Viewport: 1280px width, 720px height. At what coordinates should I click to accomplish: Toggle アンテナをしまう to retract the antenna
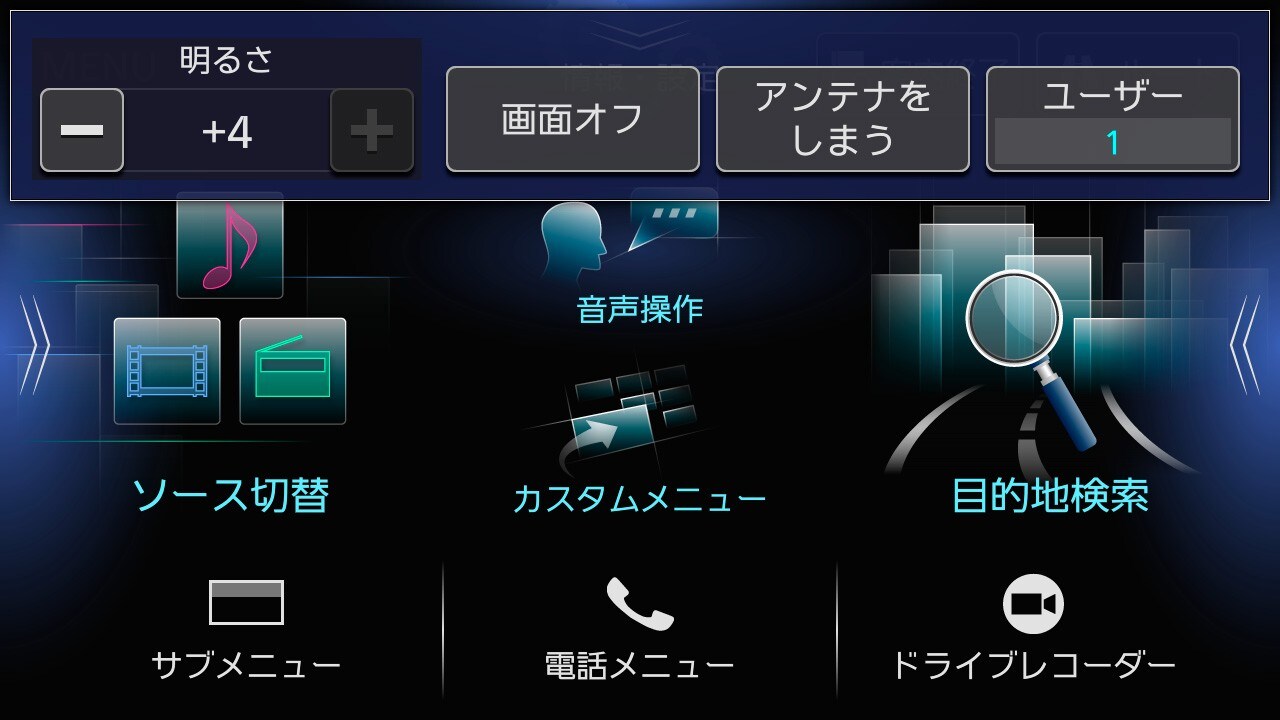click(x=843, y=119)
